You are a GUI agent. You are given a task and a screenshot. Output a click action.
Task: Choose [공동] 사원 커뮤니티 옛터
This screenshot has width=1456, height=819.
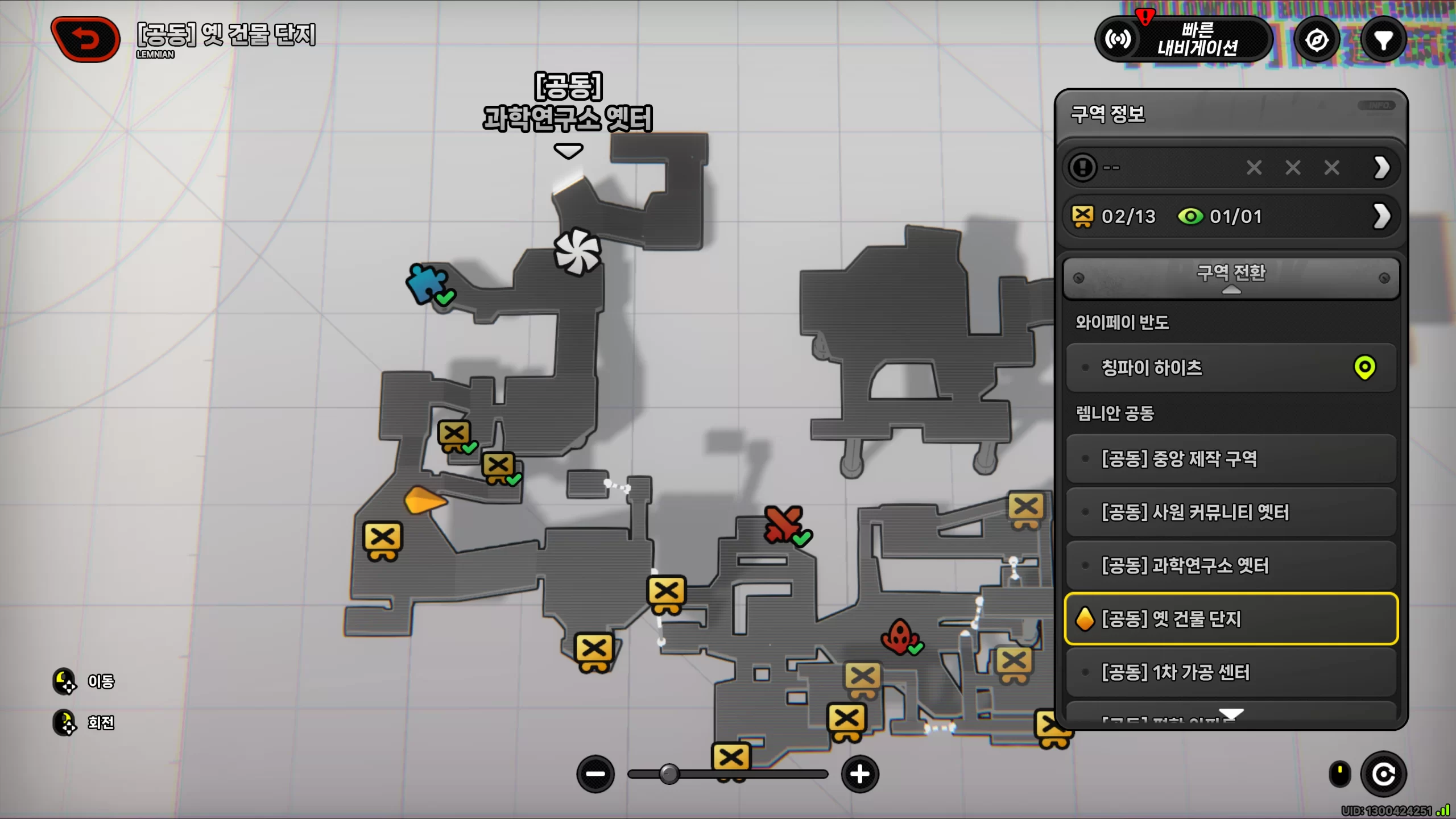[x=1231, y=512]
